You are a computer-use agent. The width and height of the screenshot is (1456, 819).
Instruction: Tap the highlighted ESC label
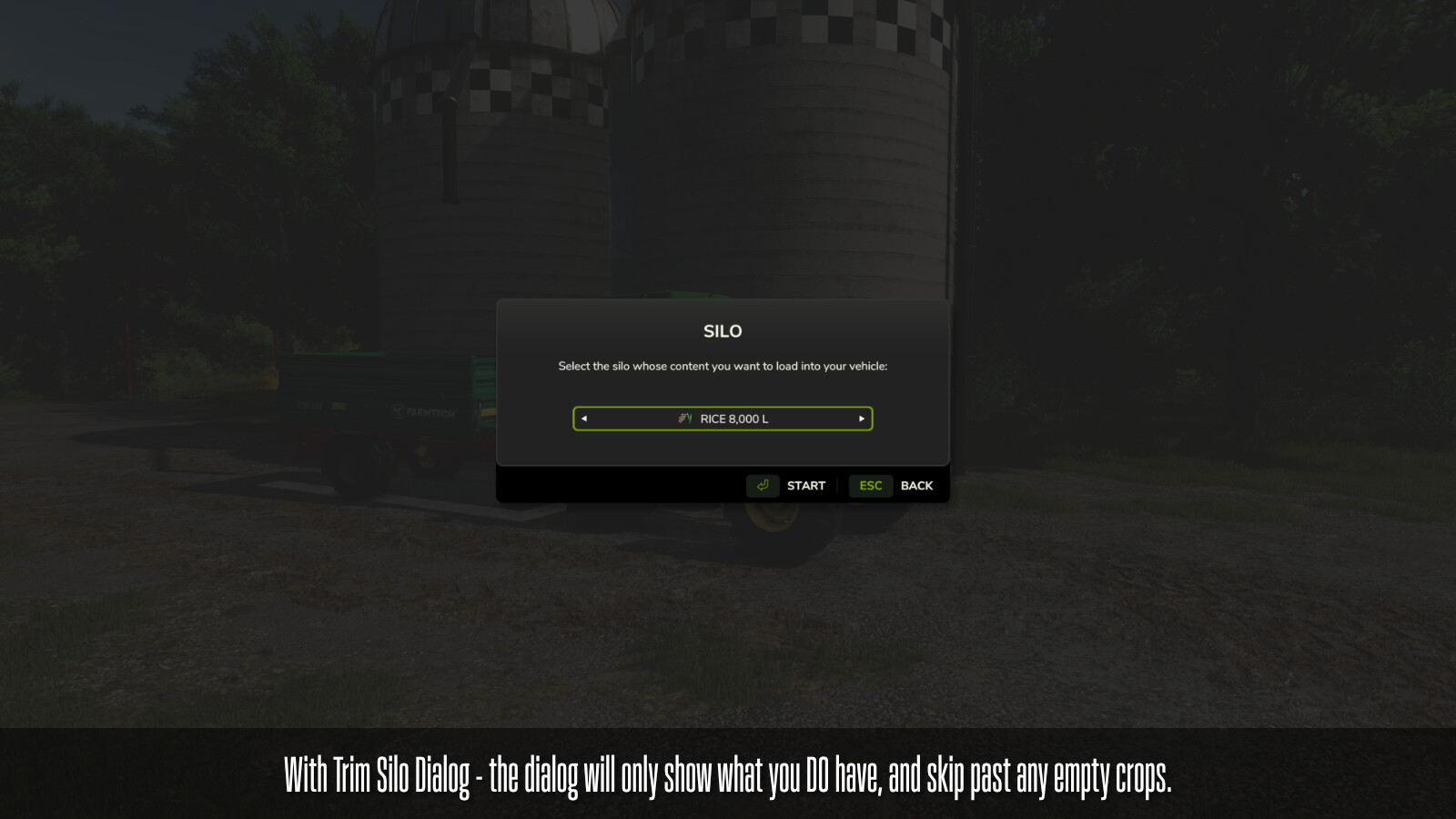tap(870, 485)
